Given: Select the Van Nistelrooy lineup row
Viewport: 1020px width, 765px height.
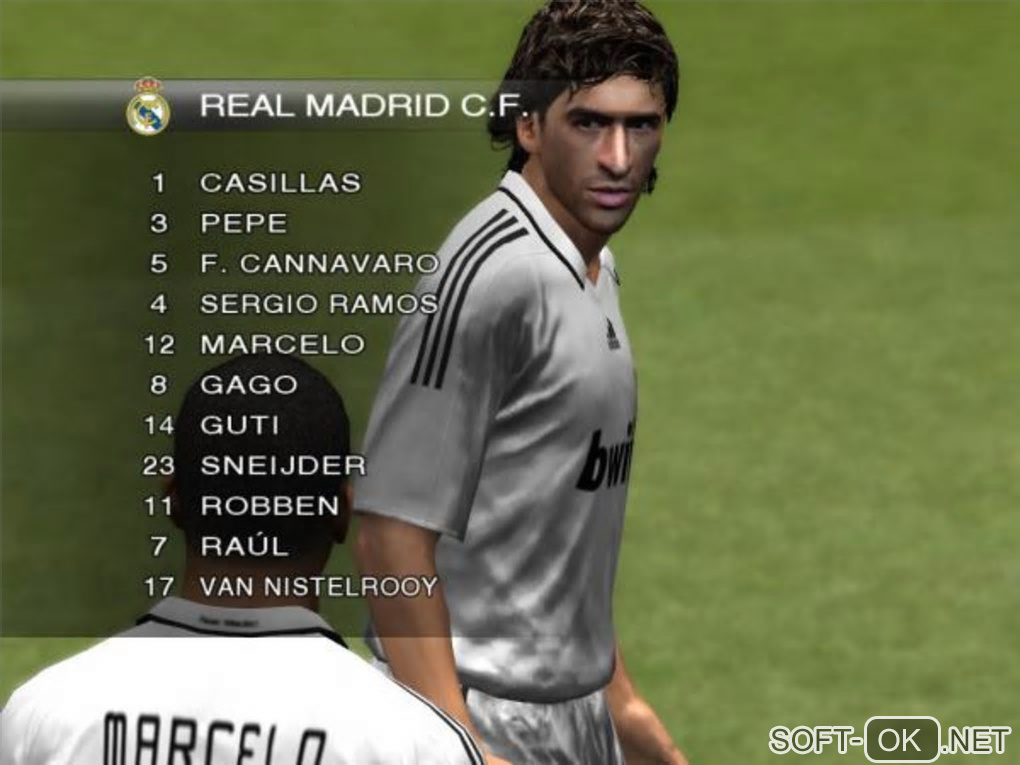Looking at the screenshot, I should pos(319,587).
